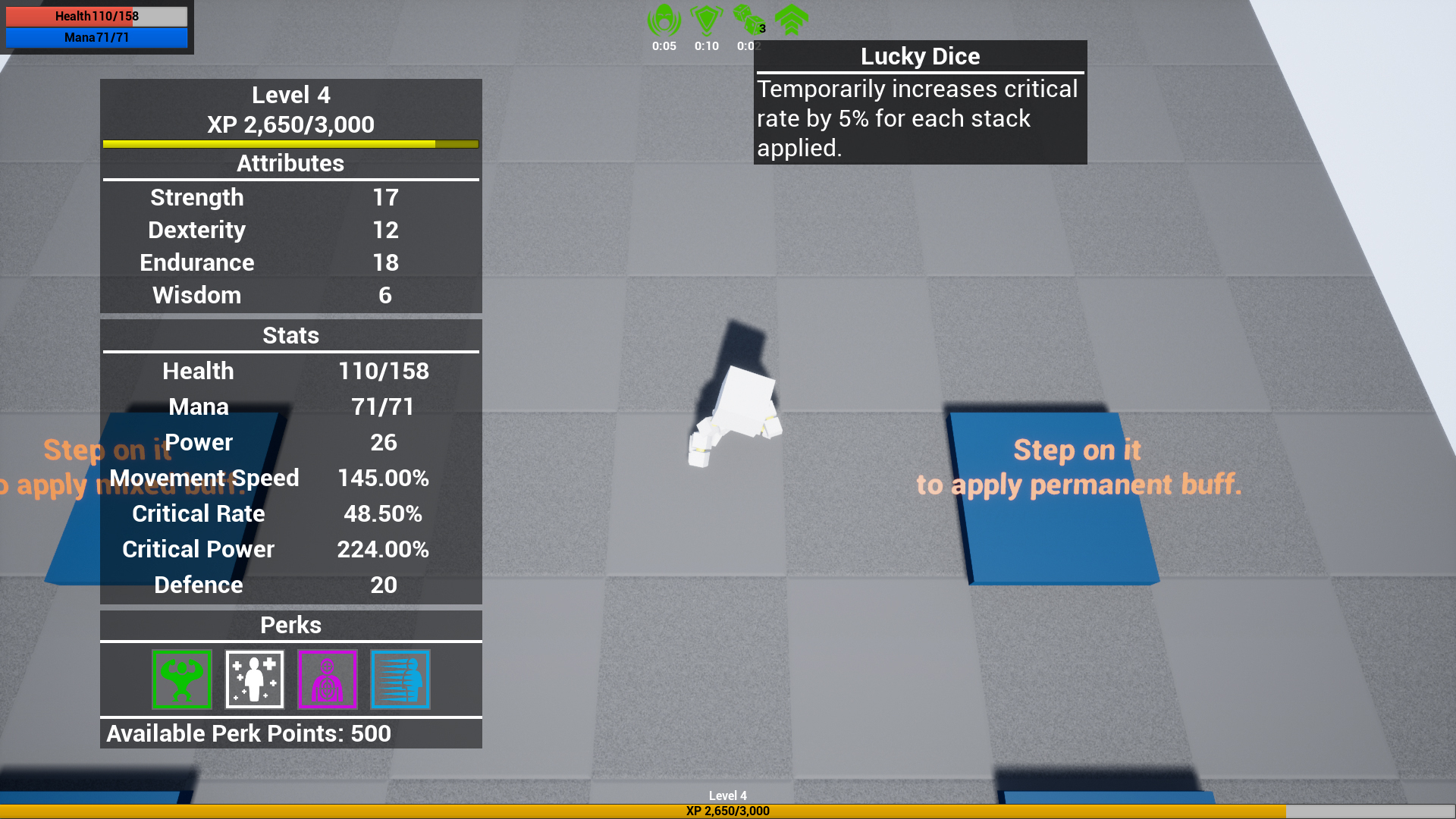1456x819 pixels.
Task: Click the shield defense buff icon
Action: [706, 19]
